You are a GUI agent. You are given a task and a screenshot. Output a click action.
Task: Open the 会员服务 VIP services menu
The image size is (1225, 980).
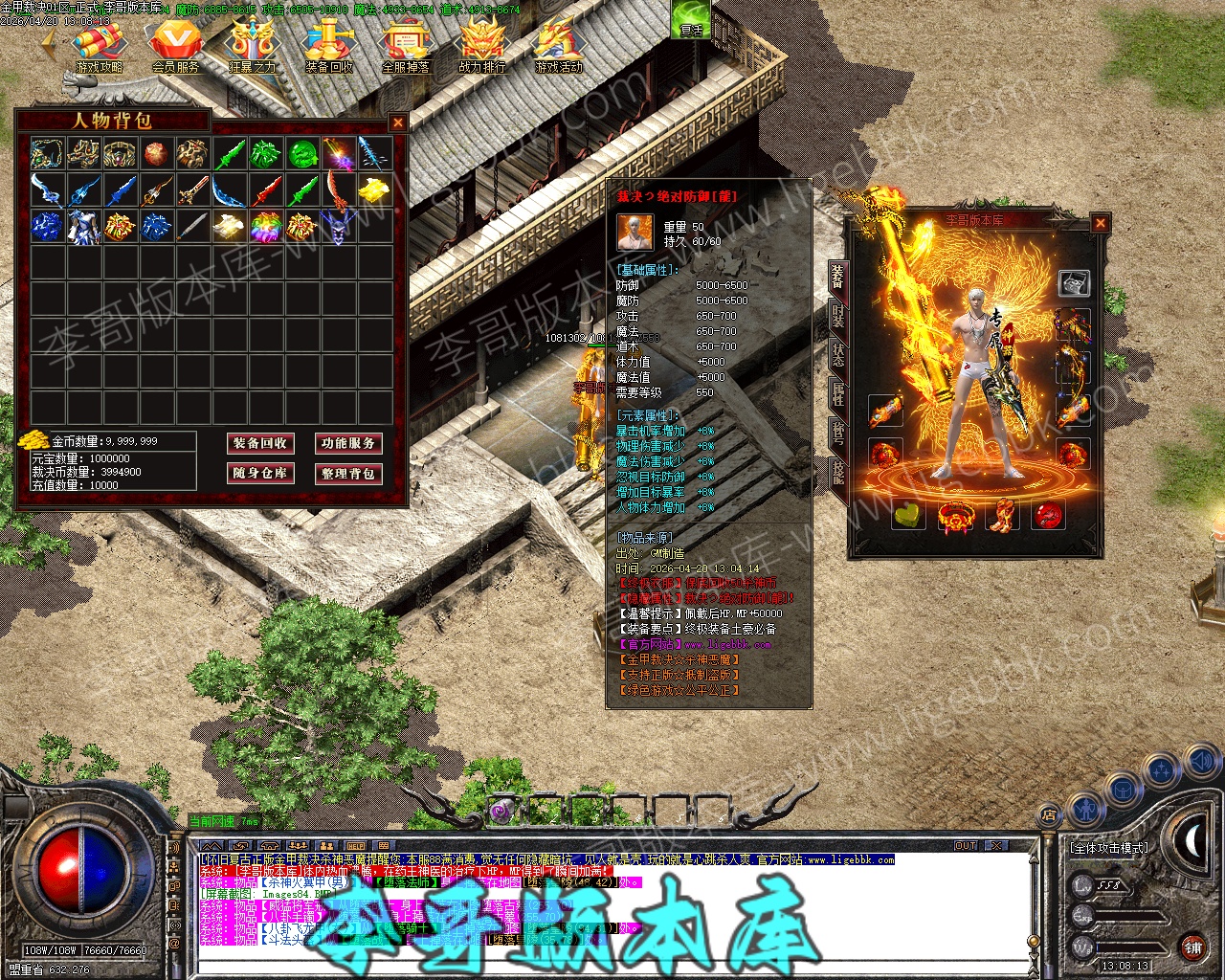pos(176,46)
